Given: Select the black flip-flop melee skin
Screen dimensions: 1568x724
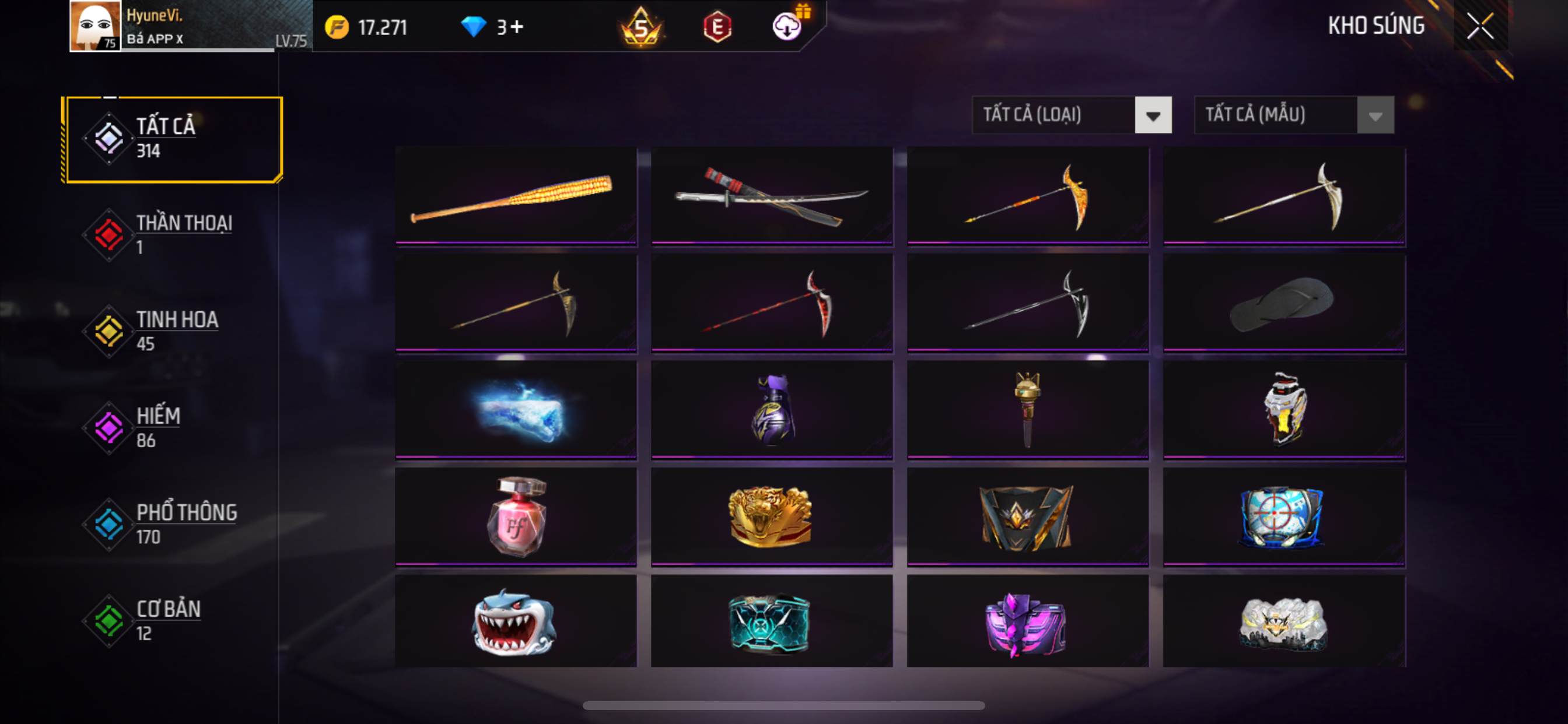Looking at the screenshot, I should point(1283,304).
